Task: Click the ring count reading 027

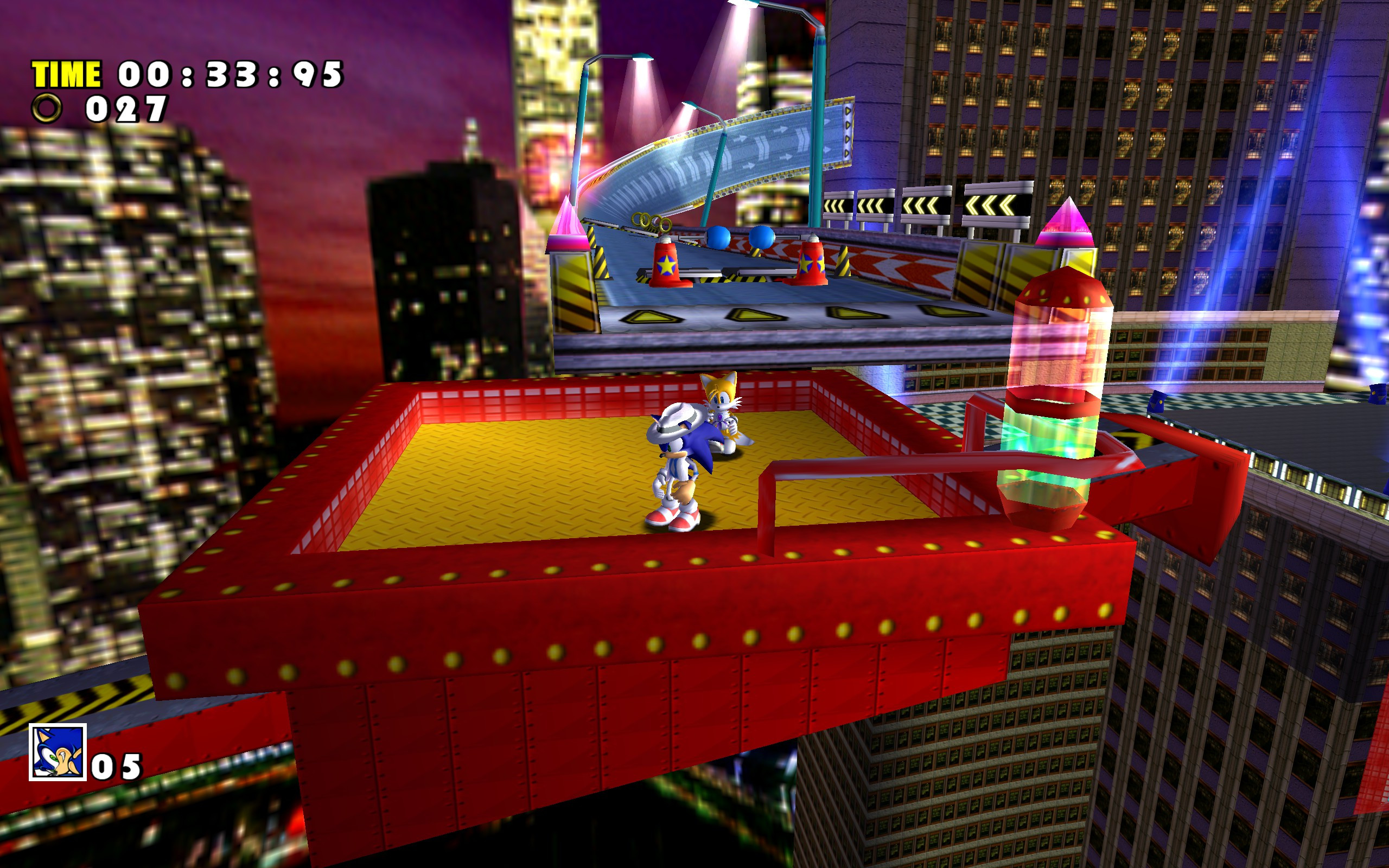Action: [126, 109]
